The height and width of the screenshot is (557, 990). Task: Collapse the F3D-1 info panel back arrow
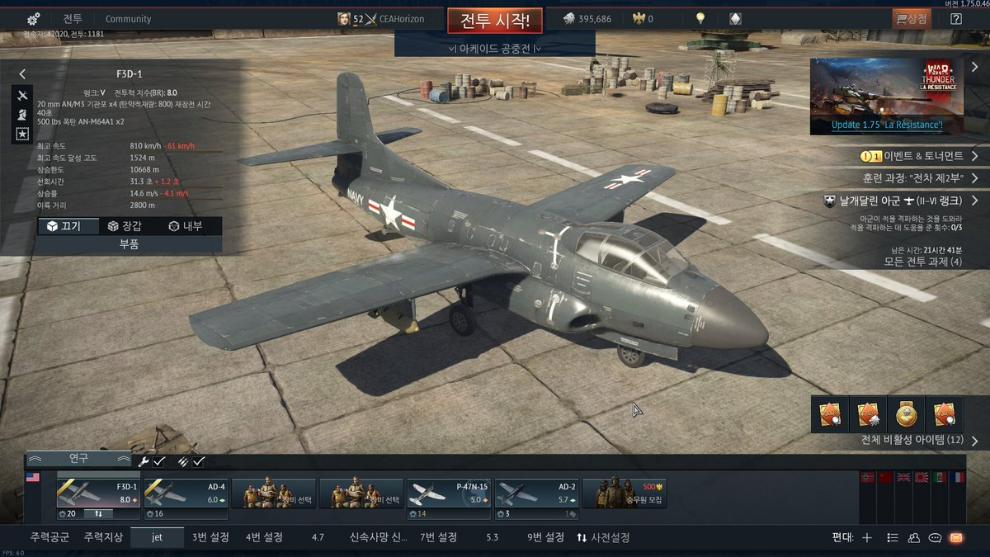click(x=23, y=74)
